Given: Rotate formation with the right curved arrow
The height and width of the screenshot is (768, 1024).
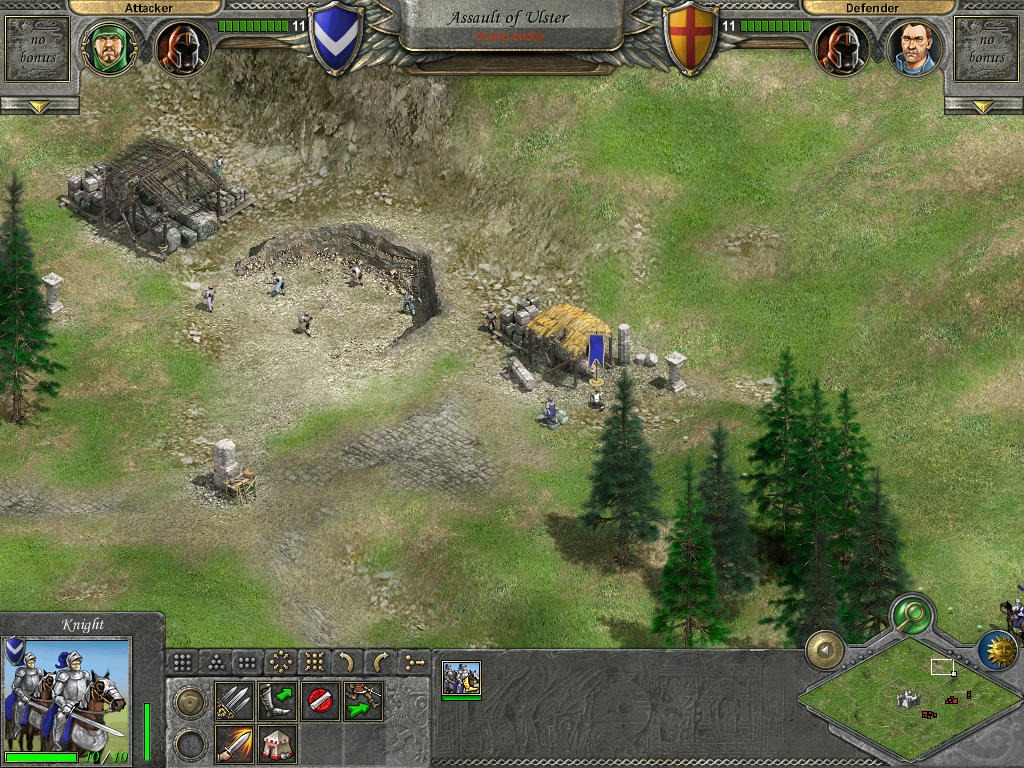Looking at the screenshot, I should tap(380, 661).
